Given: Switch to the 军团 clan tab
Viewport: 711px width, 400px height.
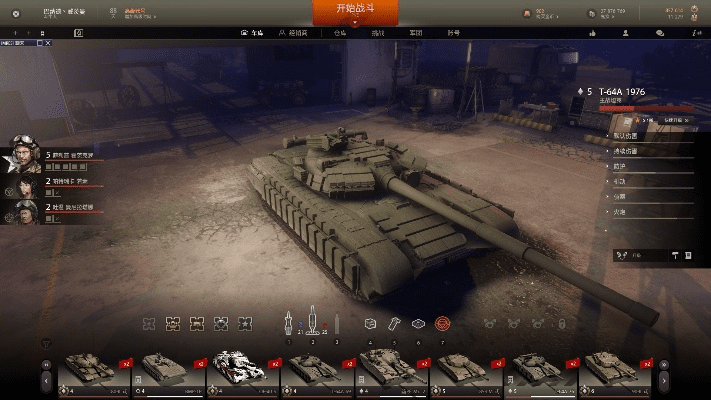Looking at the screenshot, I should (415, 33).
